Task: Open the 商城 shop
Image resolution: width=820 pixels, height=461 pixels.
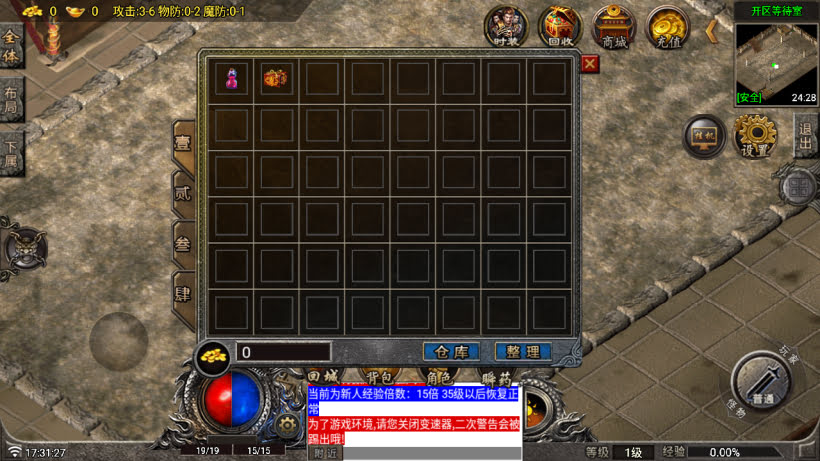Action: click(x=614, y=27)
